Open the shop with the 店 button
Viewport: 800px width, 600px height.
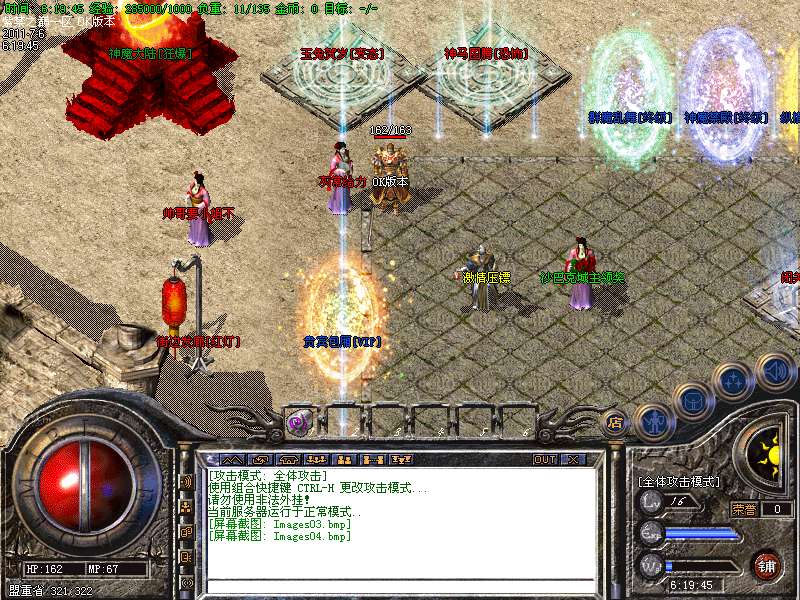[x=615, y=422]
